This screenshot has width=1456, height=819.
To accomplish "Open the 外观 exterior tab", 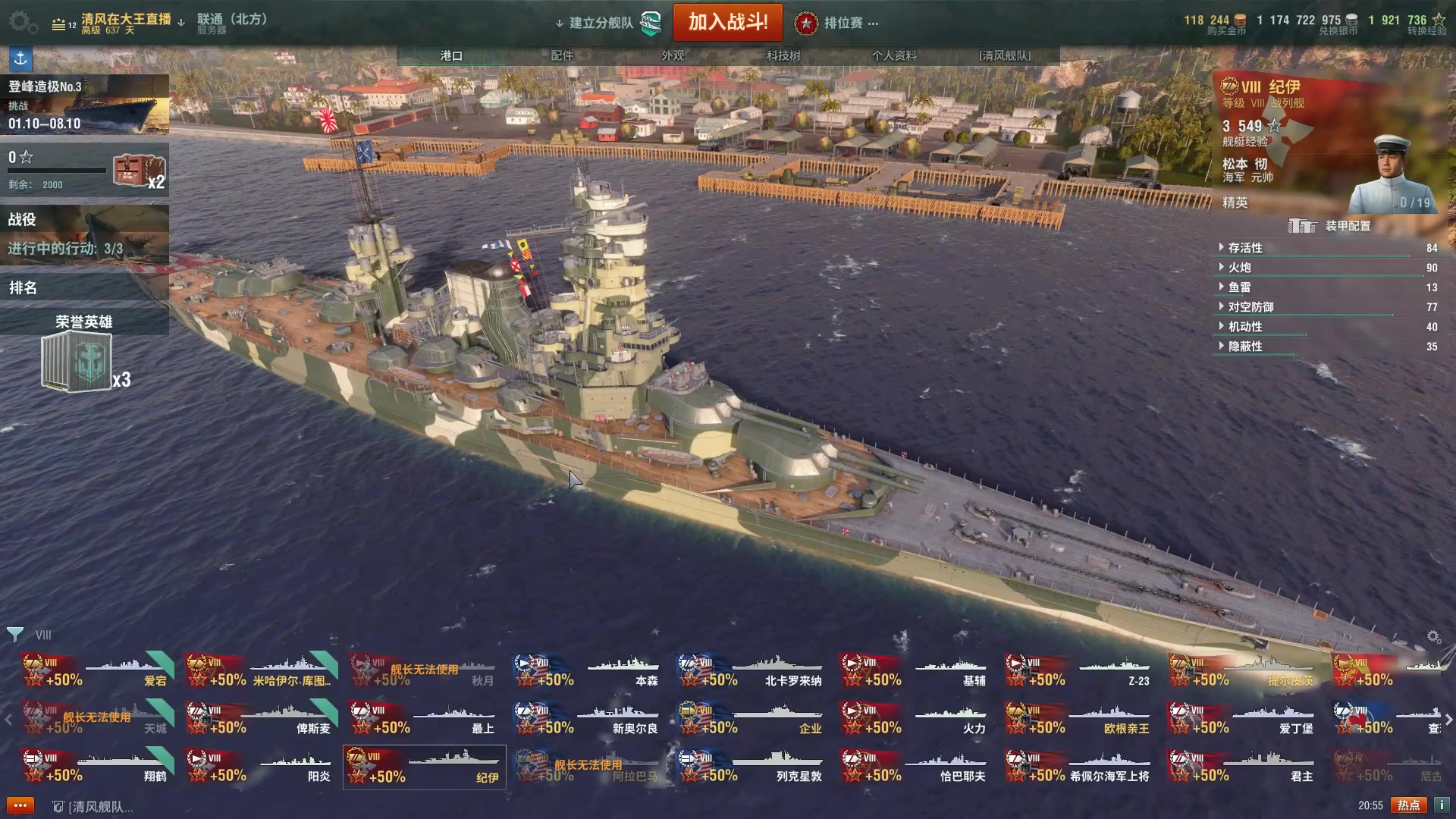I will click(673, 55).
